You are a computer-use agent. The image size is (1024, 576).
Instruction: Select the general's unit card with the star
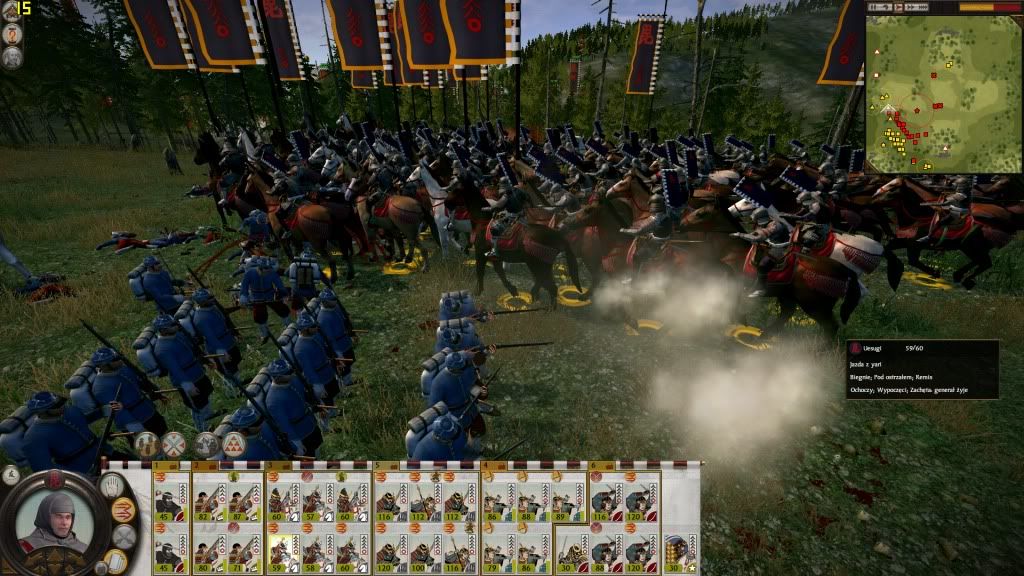click(680, 551)
